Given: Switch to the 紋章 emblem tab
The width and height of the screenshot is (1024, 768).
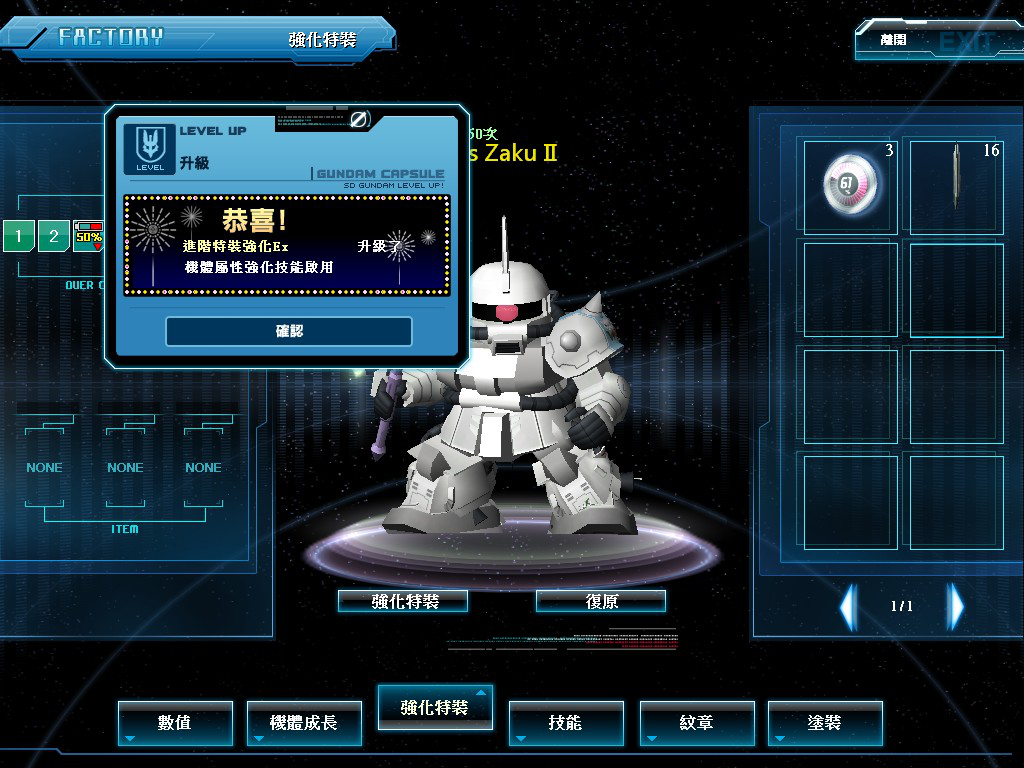Looking at the screenshot, I should (x=696, y=722).
